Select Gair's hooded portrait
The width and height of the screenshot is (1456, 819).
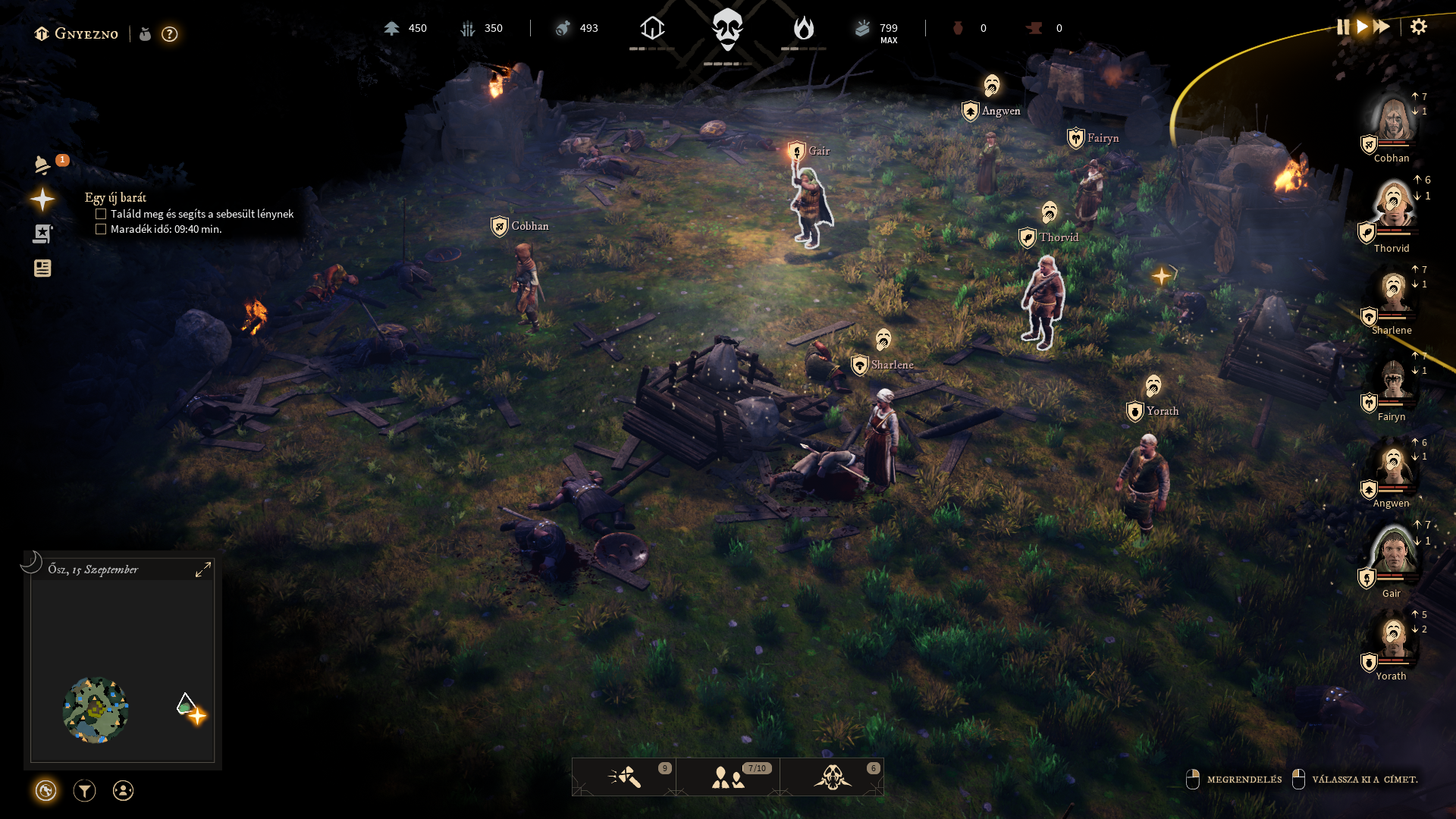(x=1393, y=552)
